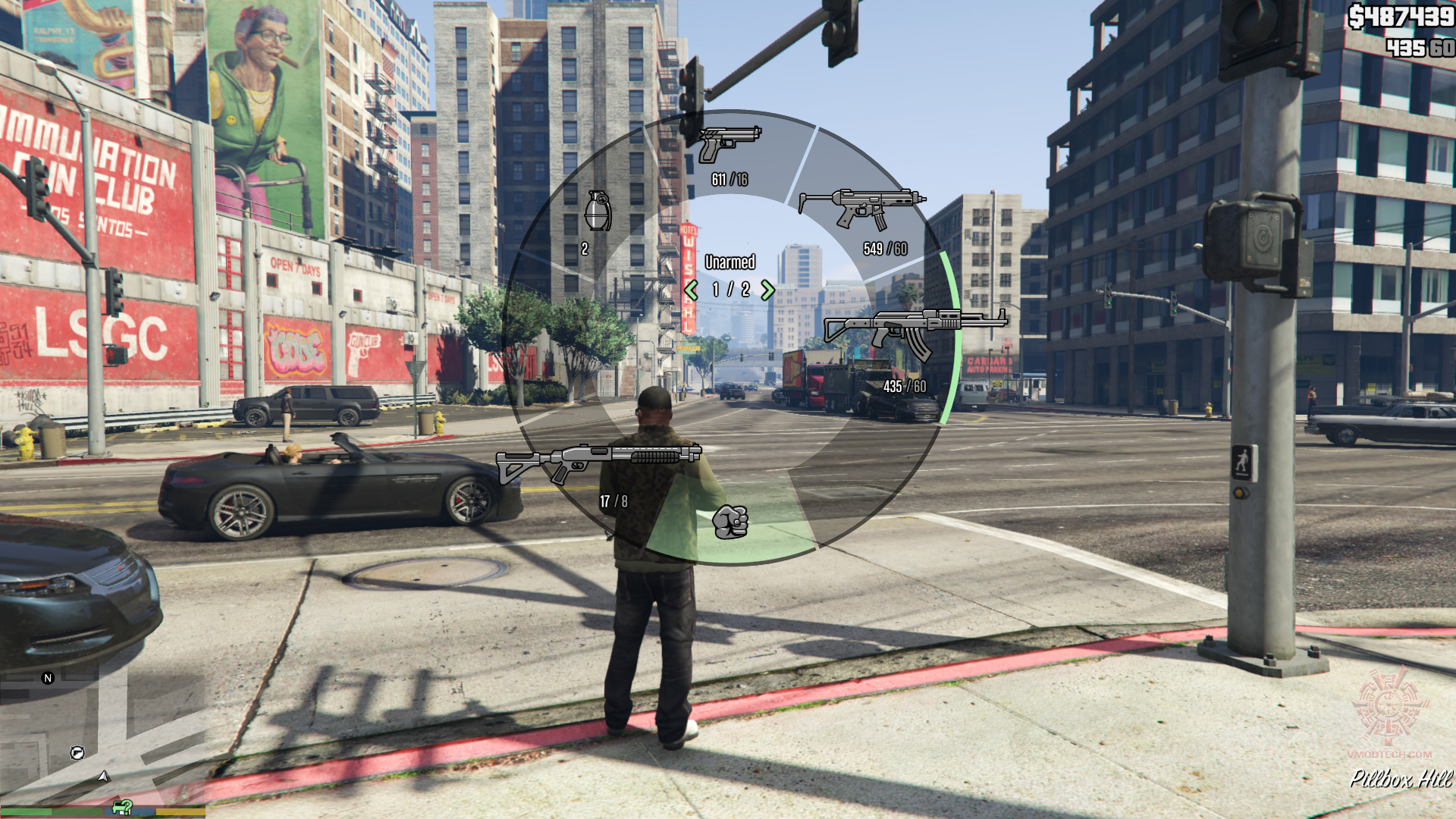Image resolution: width=1456 pixels, height=819 pixels.
Task: Equip the assault rifle from the wheel
Action: coord(915,331)
